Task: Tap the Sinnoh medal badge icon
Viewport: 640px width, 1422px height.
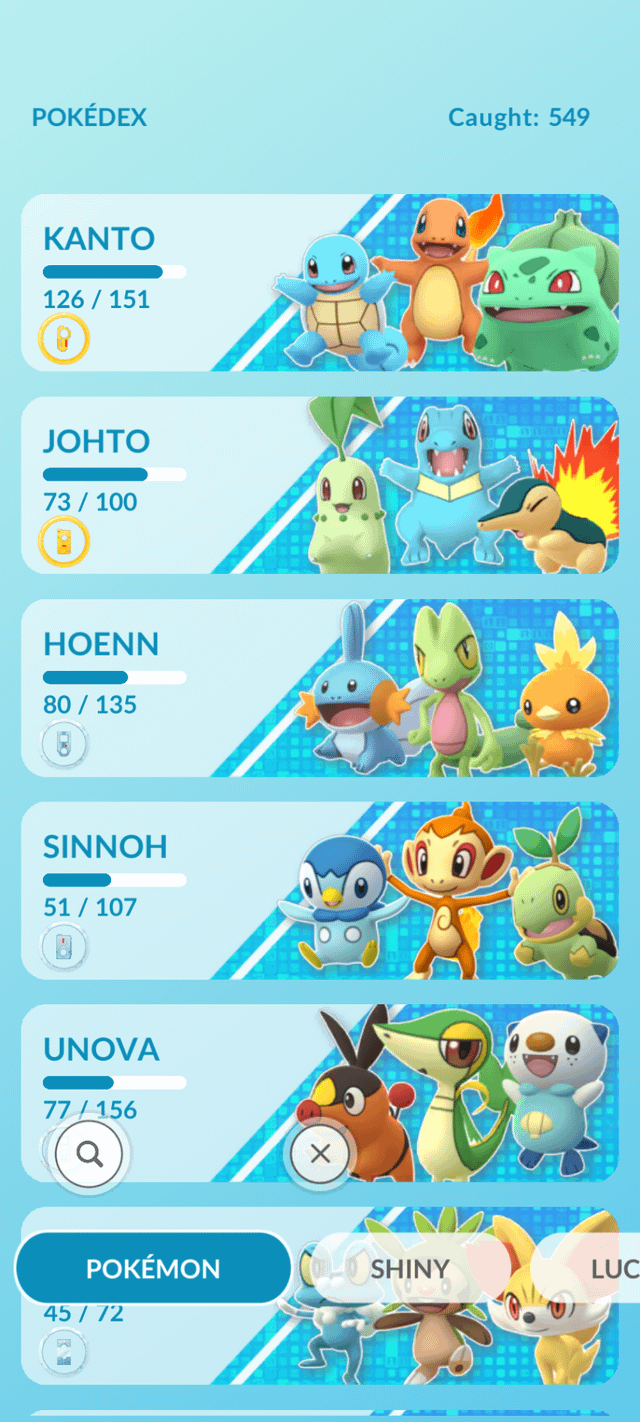Action: [x=64, y=947]
